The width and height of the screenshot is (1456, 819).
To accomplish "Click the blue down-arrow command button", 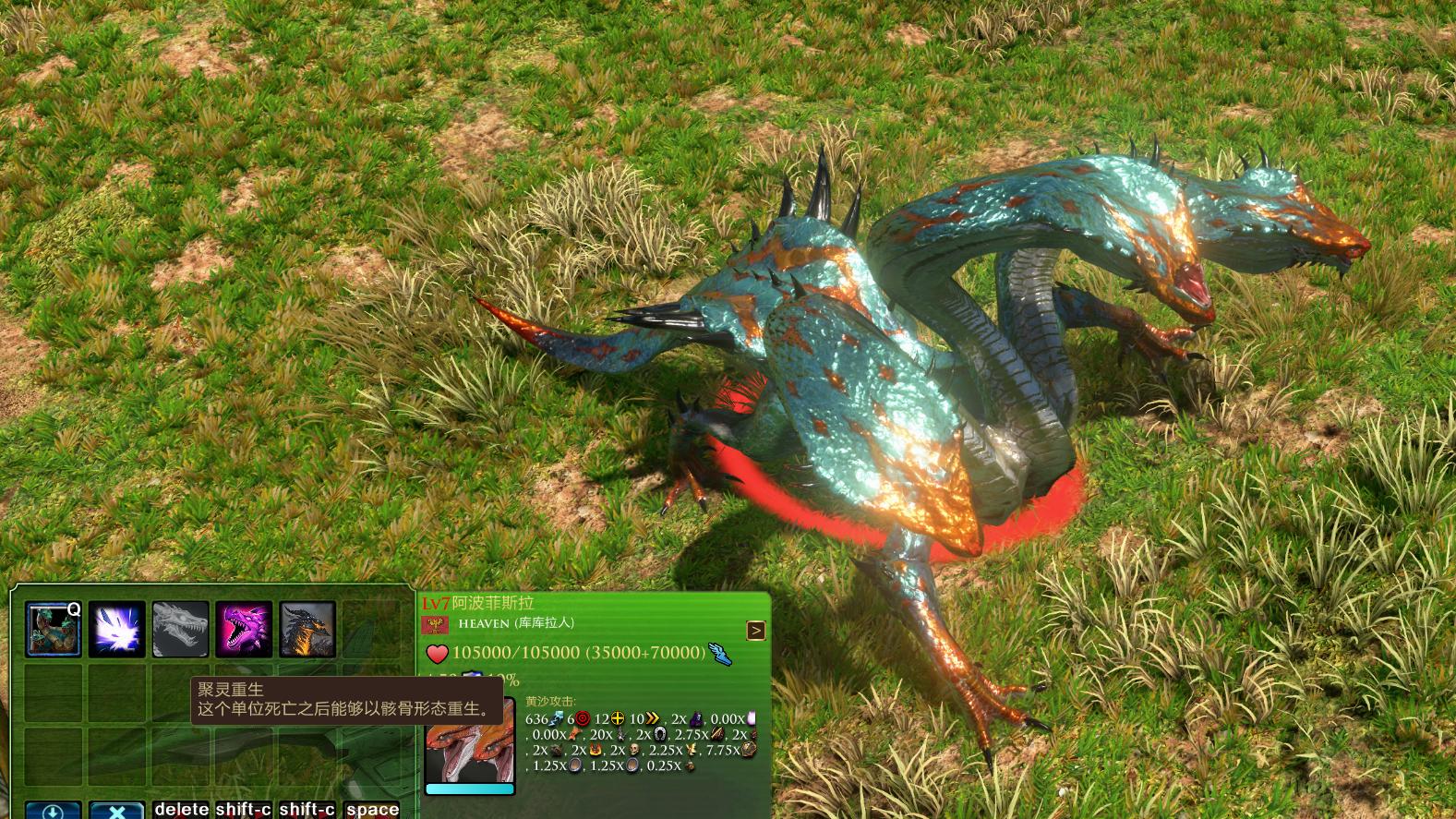I will 53,811.
